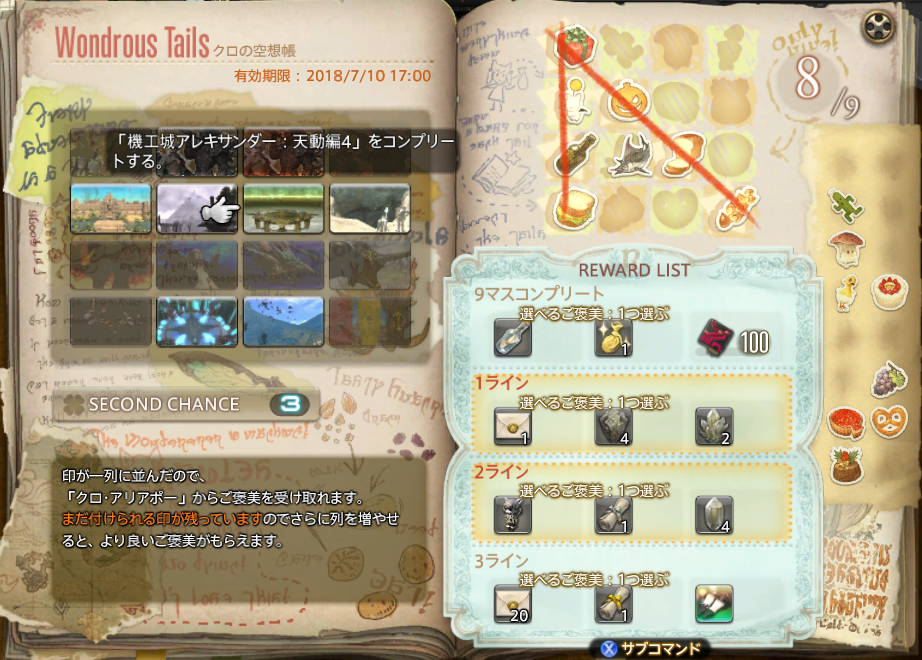Choose the desert palace duty thumbnail
Screen dimensions: 922x660
point(111,208)
